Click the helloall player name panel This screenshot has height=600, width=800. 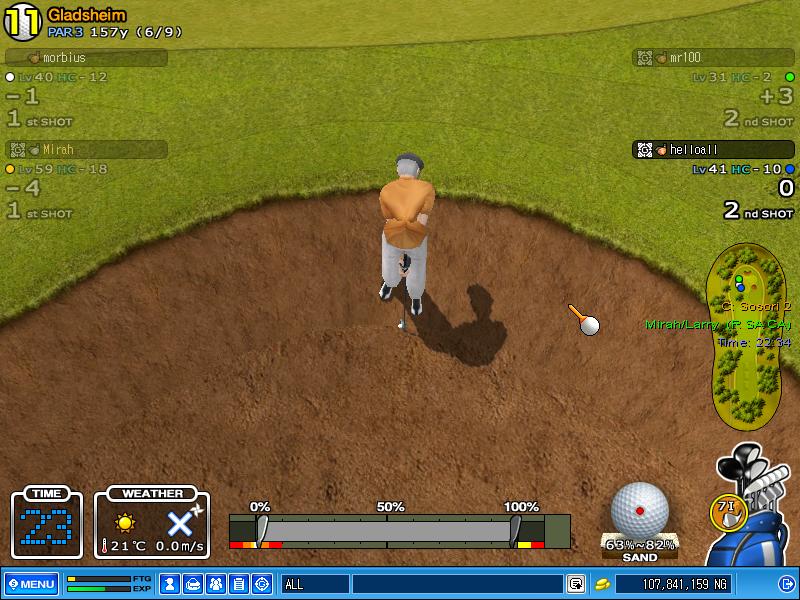pos(714,149)
